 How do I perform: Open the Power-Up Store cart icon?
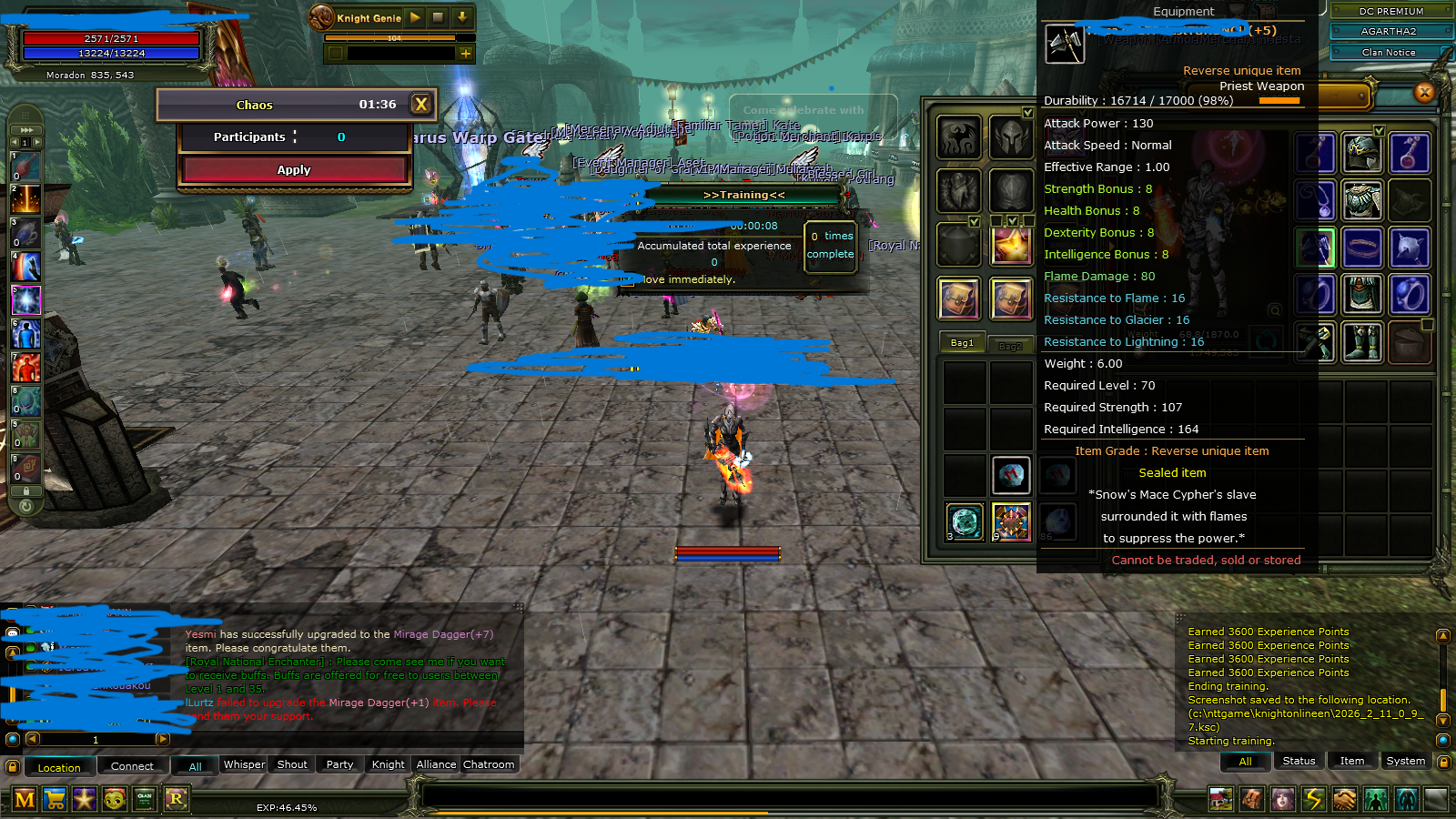pos(55,799)
